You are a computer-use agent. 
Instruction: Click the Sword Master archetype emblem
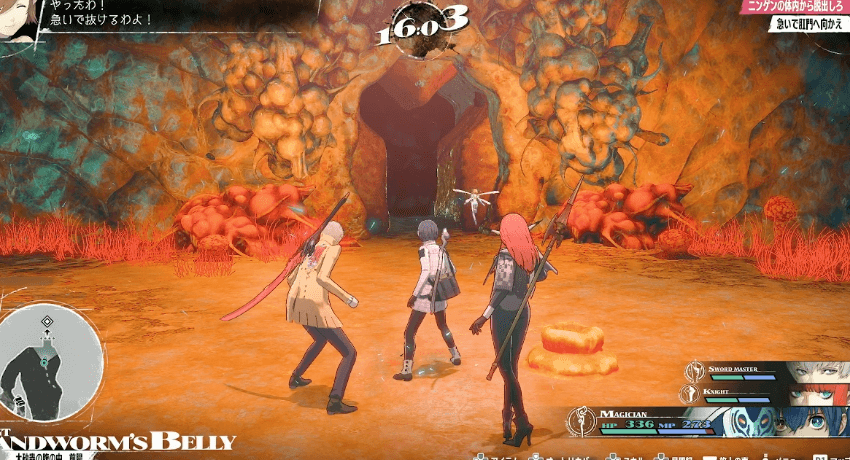click(x=693, y=371)
